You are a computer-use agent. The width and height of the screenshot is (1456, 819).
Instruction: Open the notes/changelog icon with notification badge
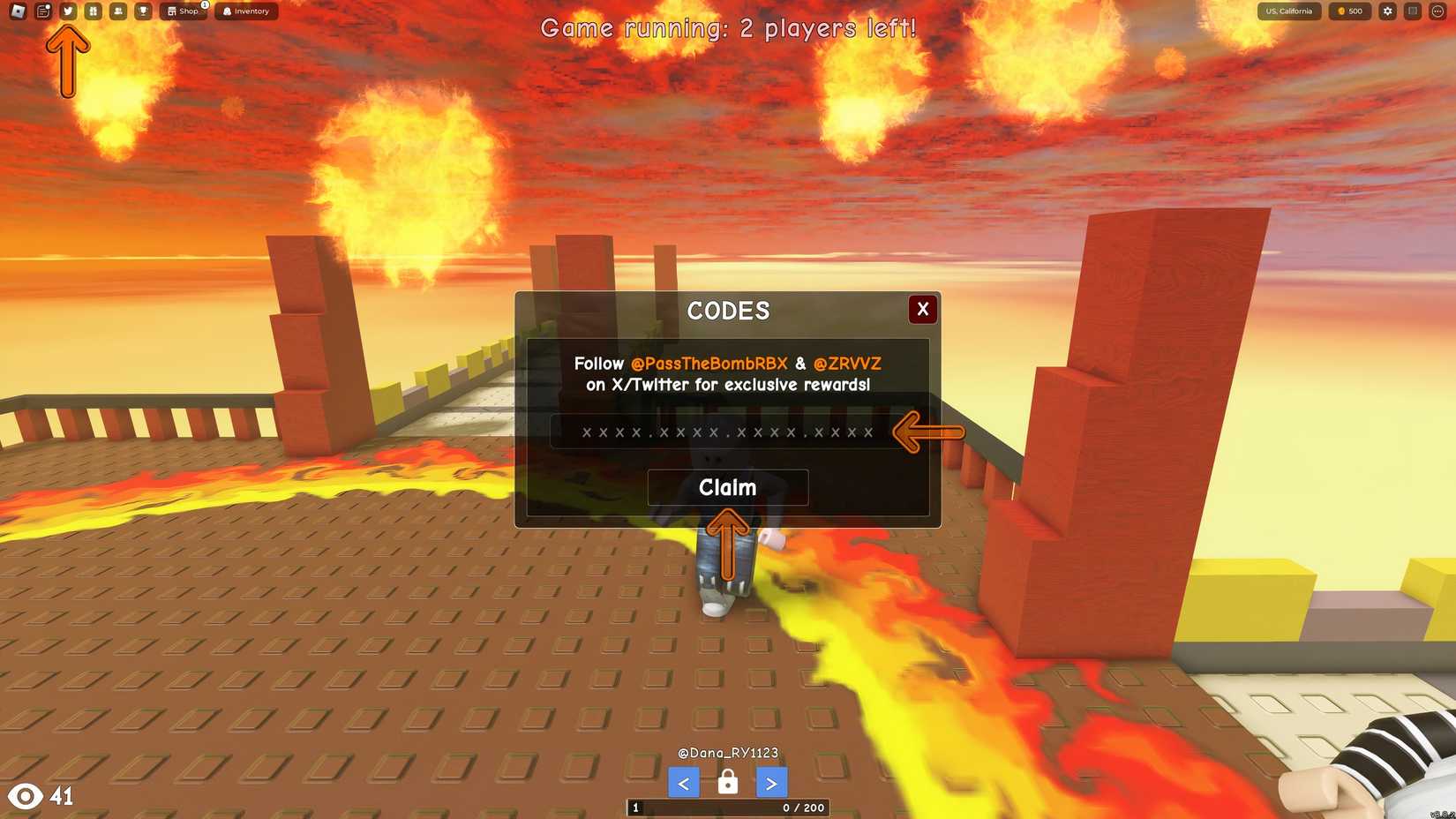42,11
